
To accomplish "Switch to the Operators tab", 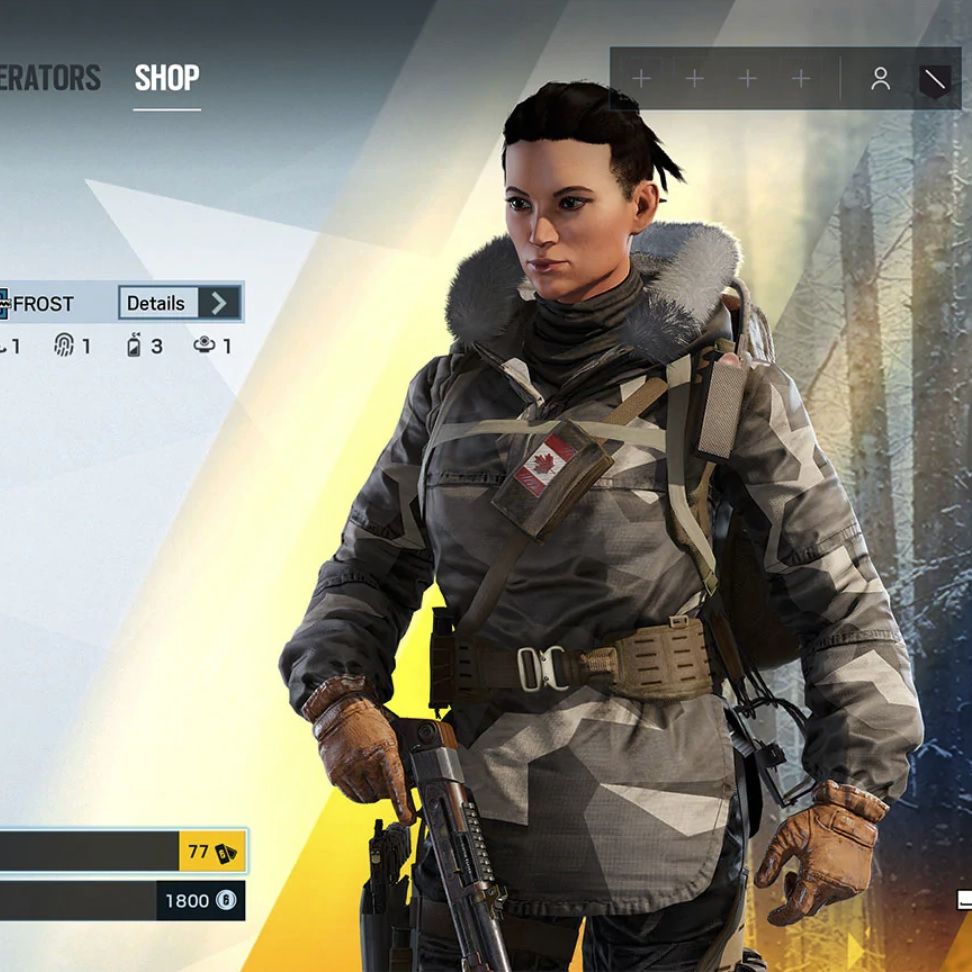I will pyautogui.click(x=50, y=78).
